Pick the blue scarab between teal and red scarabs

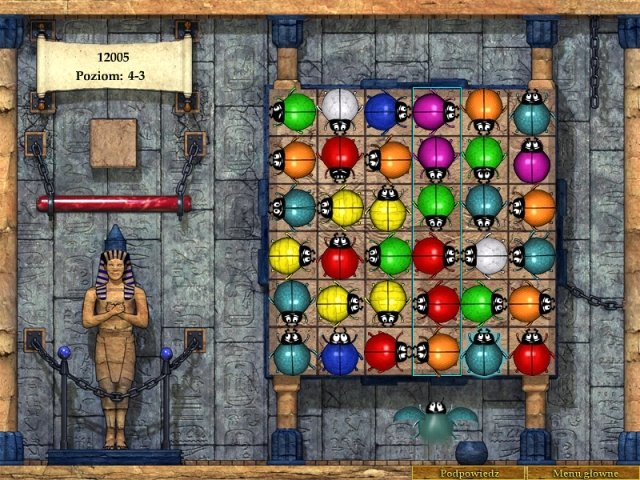tap(340, 352)
